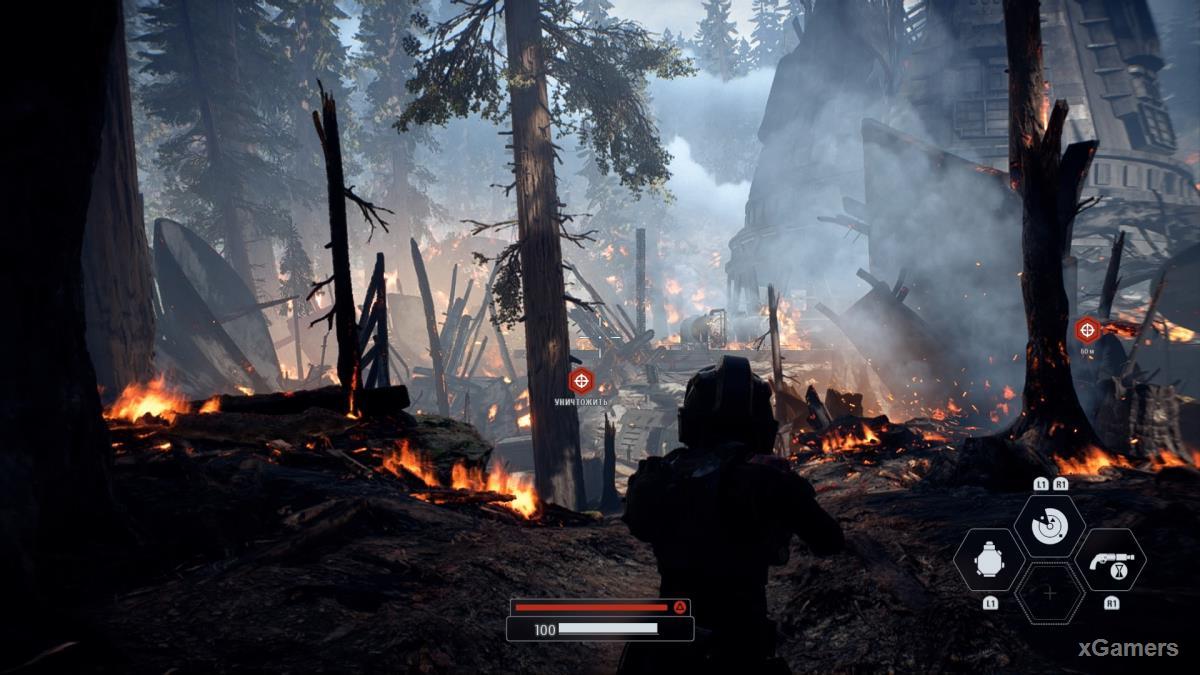Viewport: 1200px width, 675px height.
Task: Click the empty plus ability slot
Action: click(x=1049, y=593)
